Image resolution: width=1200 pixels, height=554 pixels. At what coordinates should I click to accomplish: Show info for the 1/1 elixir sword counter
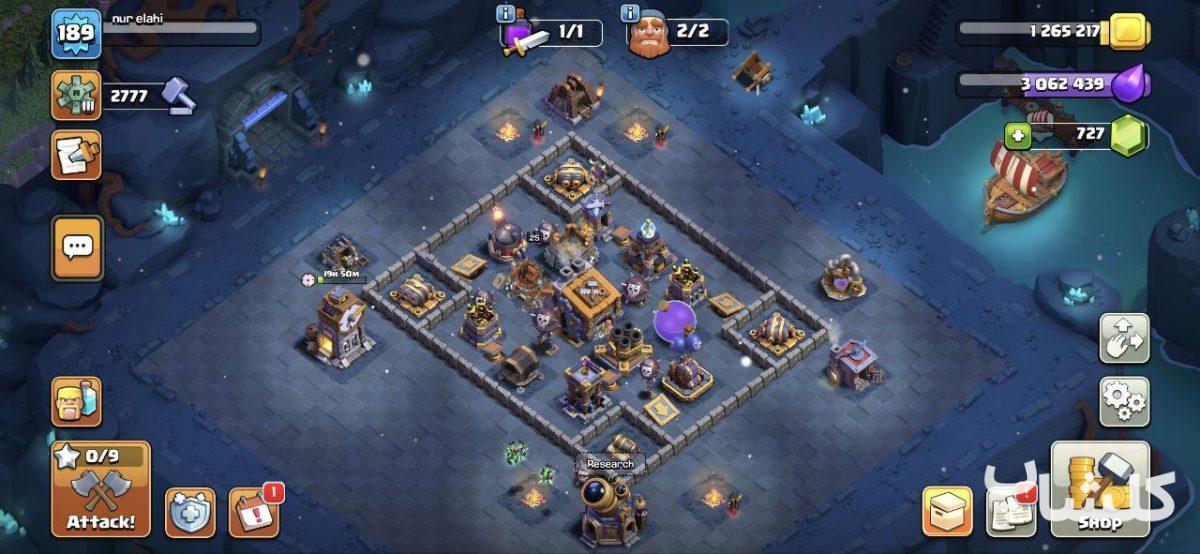[507, 14]
